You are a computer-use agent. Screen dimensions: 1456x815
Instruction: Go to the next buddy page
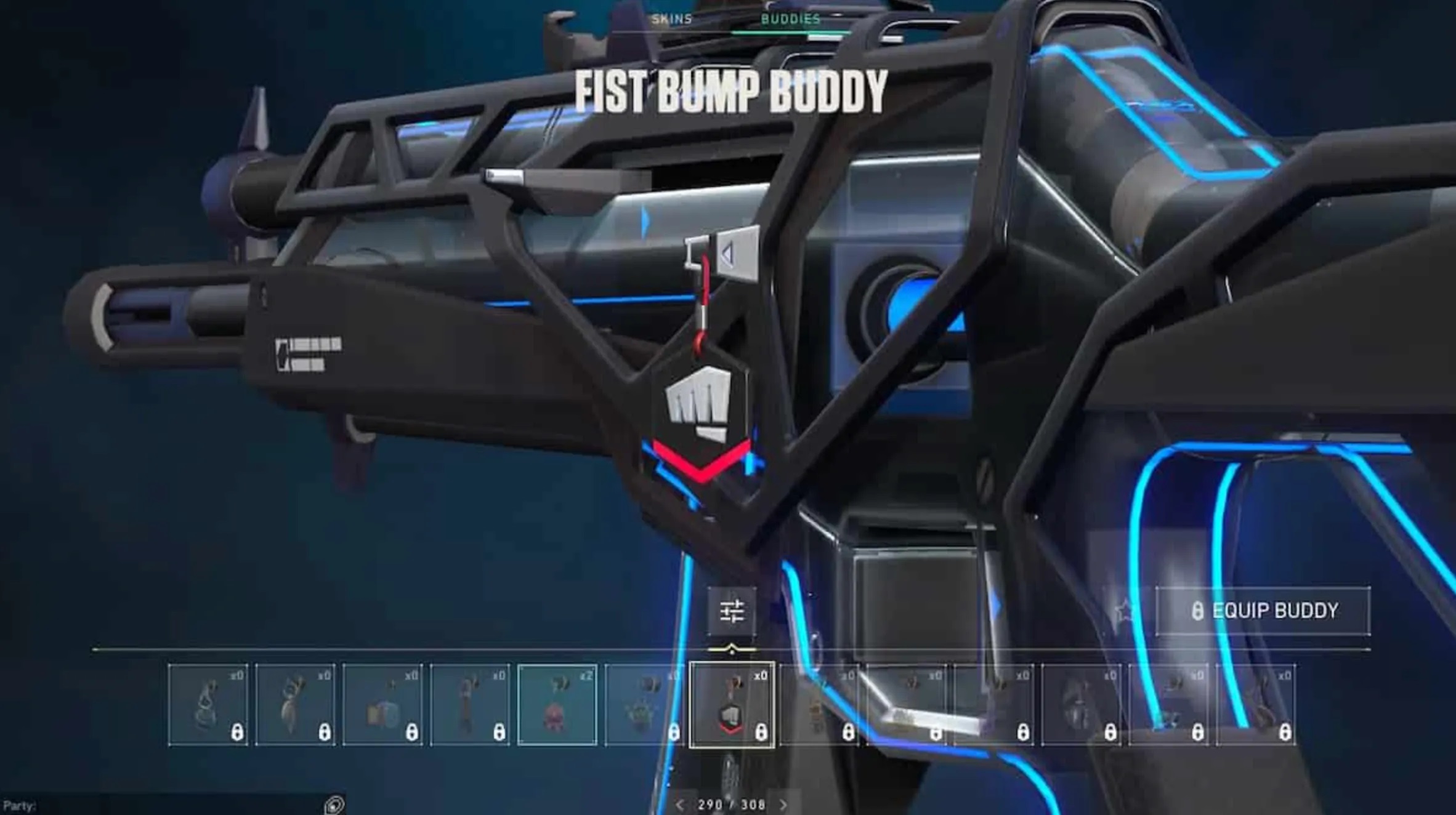(x=783, y=805)
